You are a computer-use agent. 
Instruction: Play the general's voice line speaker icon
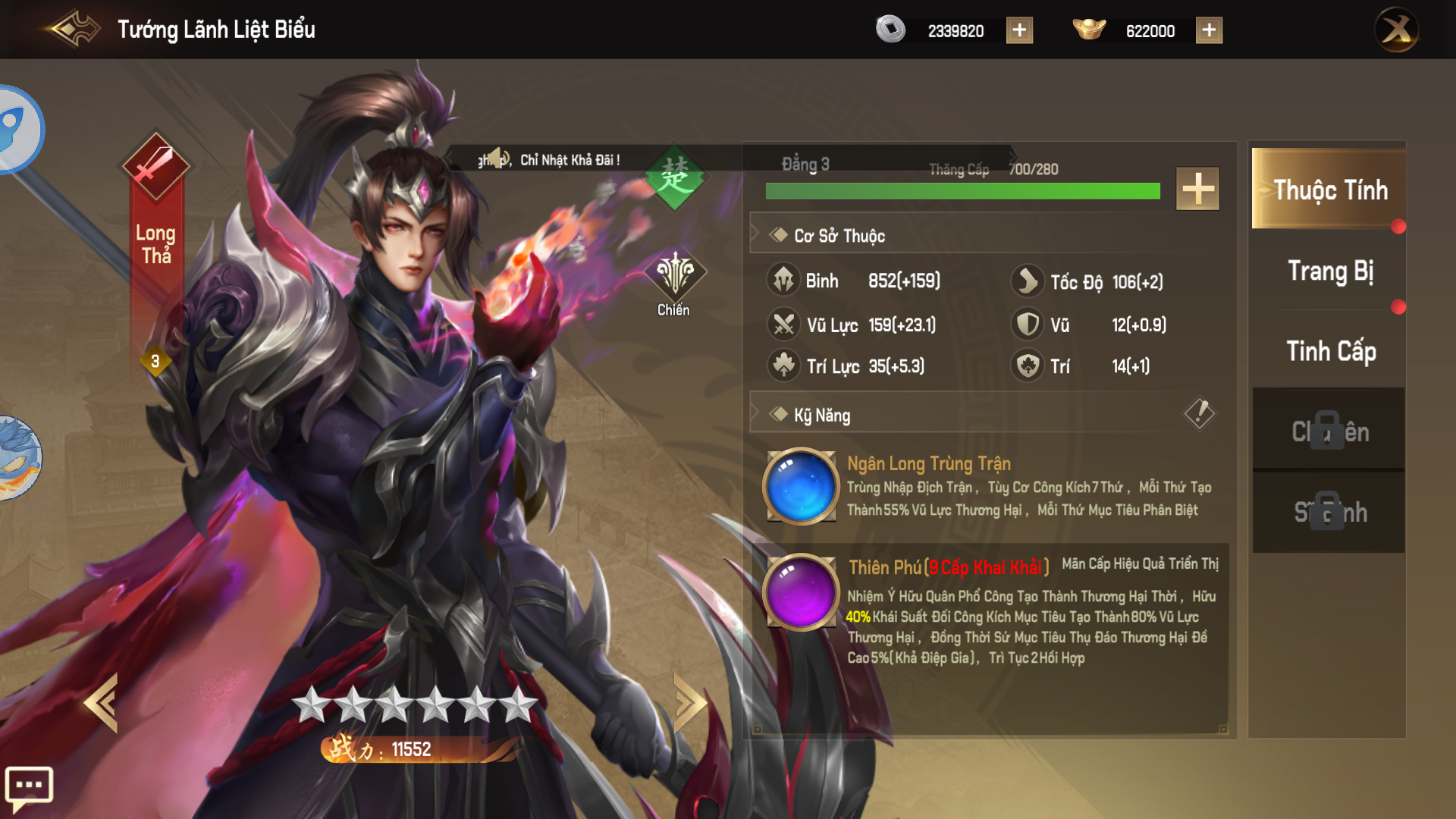pyautogui.click(x=497, y=158)
